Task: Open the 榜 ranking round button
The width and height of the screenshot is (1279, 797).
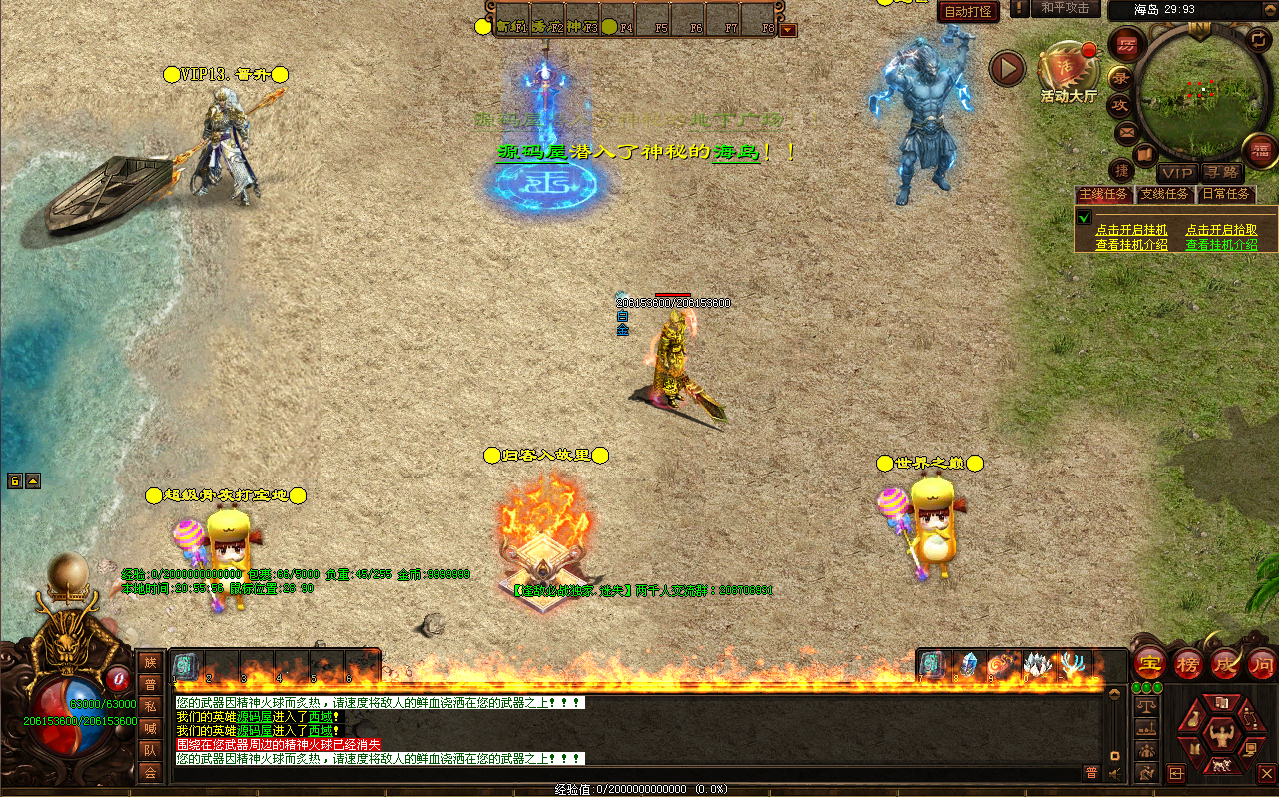Action: (x=1187, y=663)
